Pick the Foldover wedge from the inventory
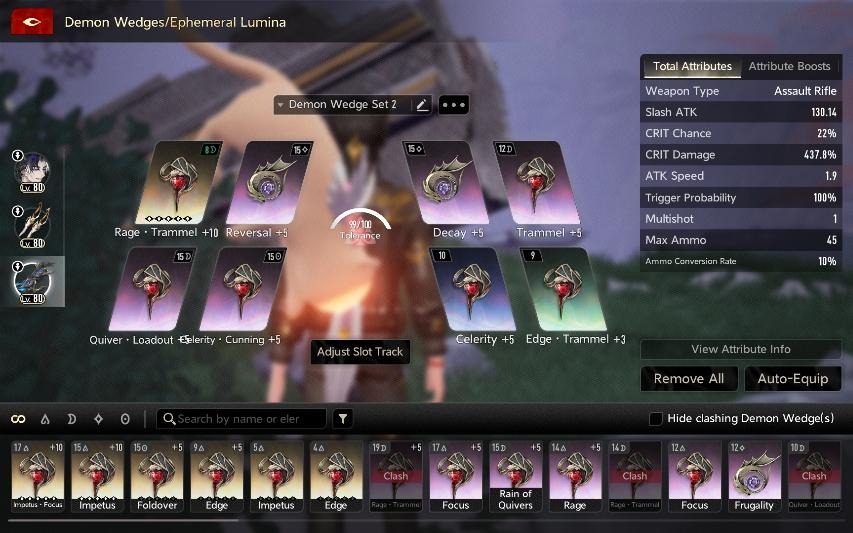The width and height of the screenshot is (853, 533). tap(157, 476)
